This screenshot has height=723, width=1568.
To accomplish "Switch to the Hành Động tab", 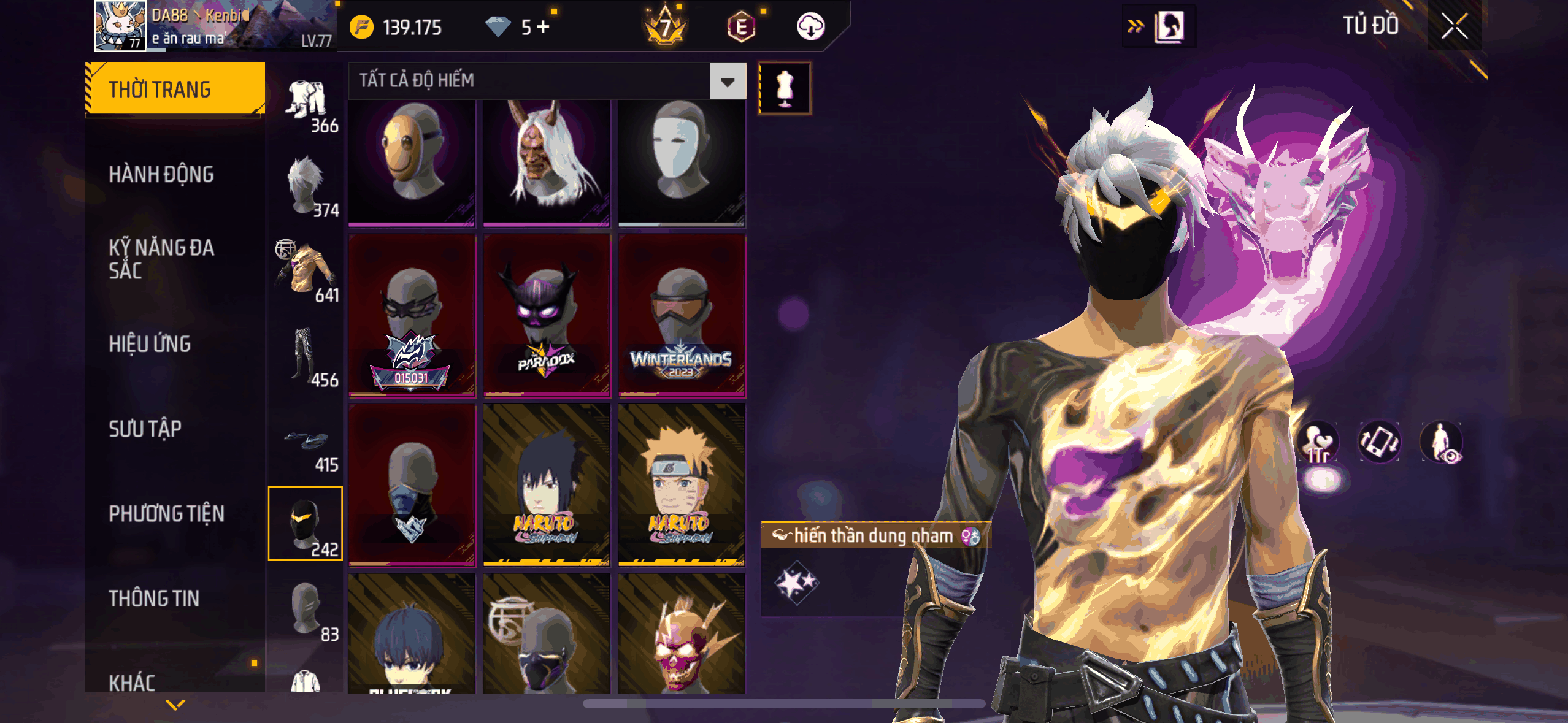I will [161, 175].
